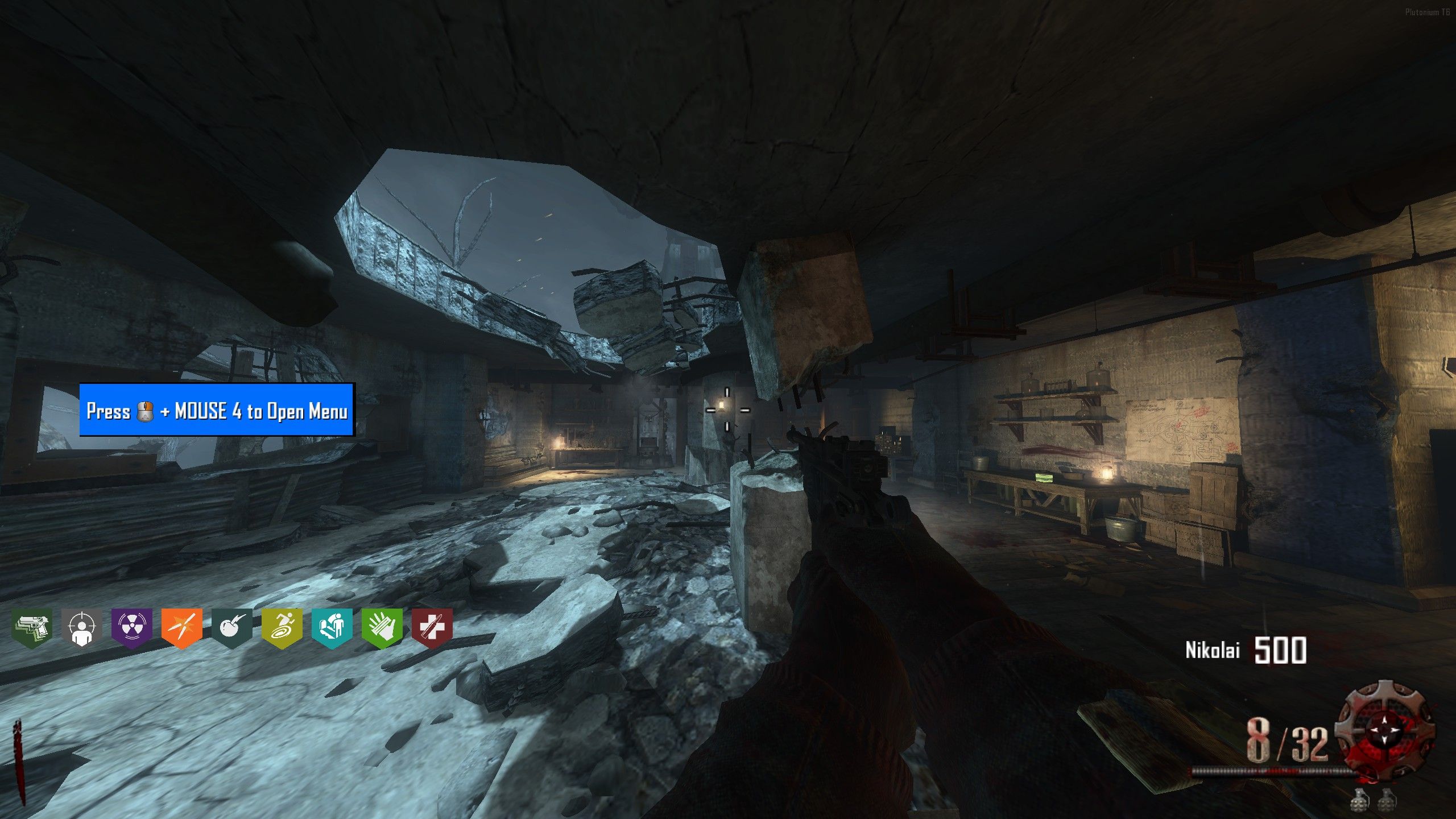
Task: Choose the purple PhD Flopper perk icon
Action: coord(132,627)
